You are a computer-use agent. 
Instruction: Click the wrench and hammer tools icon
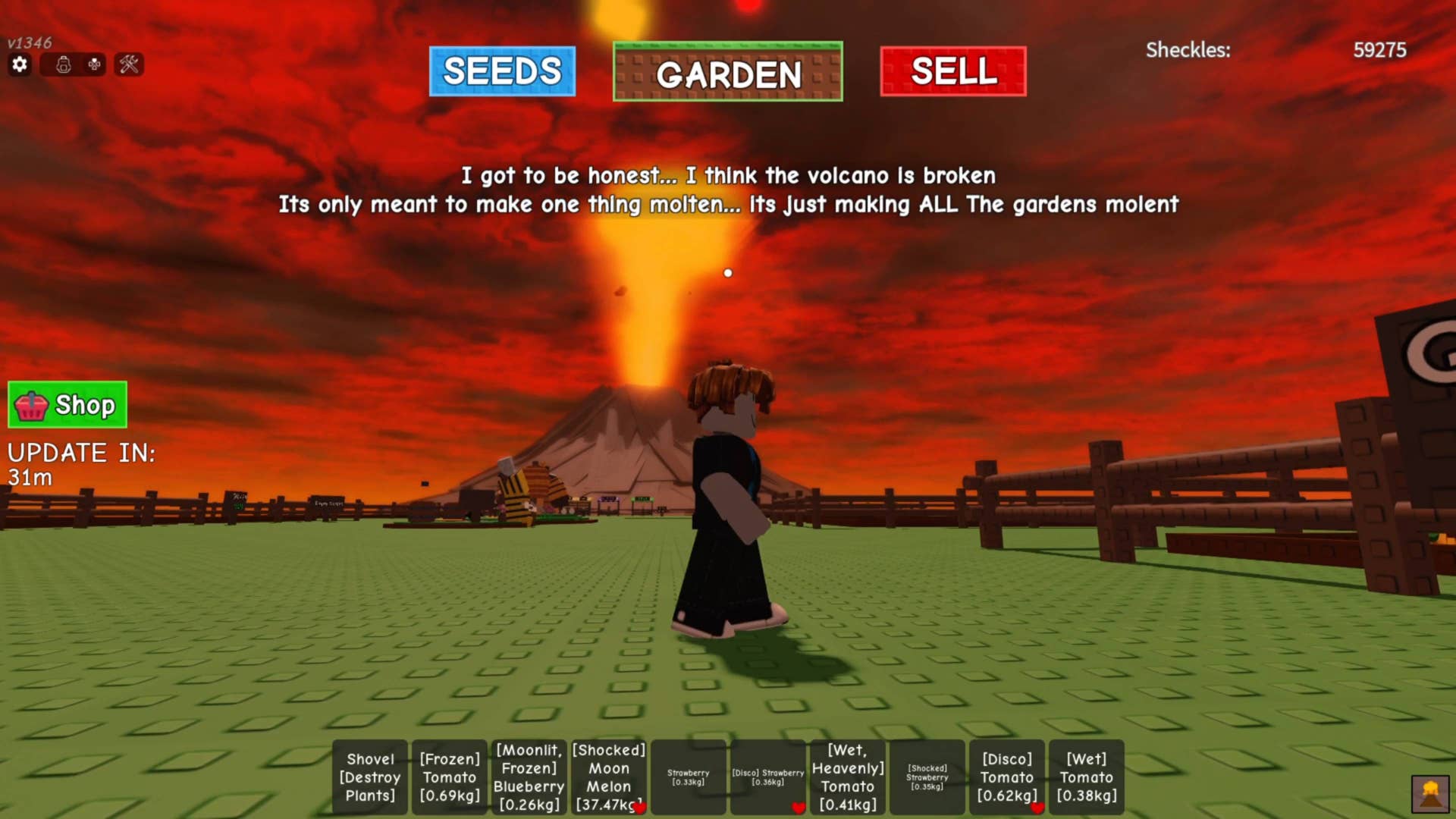(x=129, y=64)
